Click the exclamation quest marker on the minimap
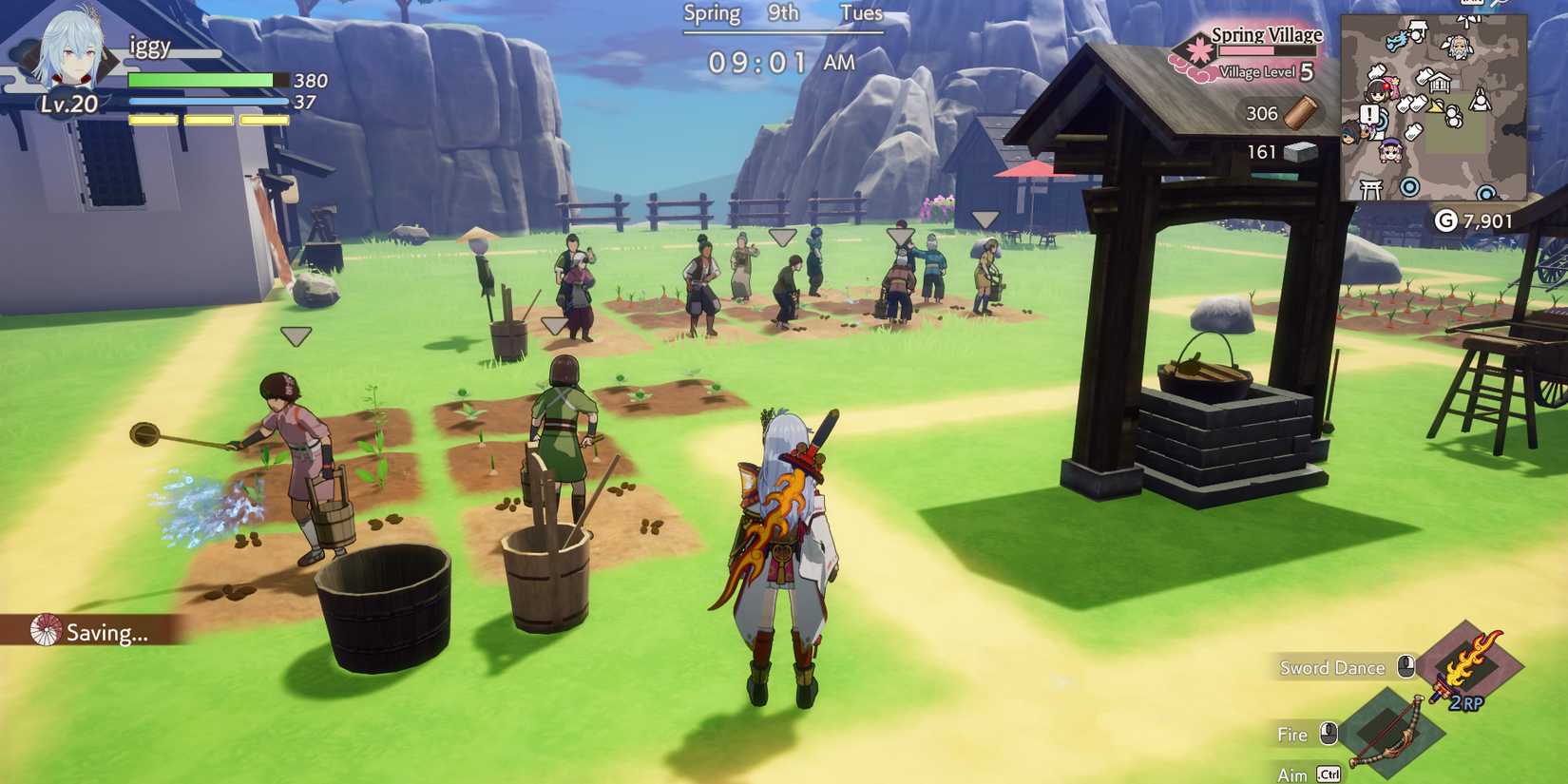The width and height of the screenshot is (1568, 784). 1369,112
